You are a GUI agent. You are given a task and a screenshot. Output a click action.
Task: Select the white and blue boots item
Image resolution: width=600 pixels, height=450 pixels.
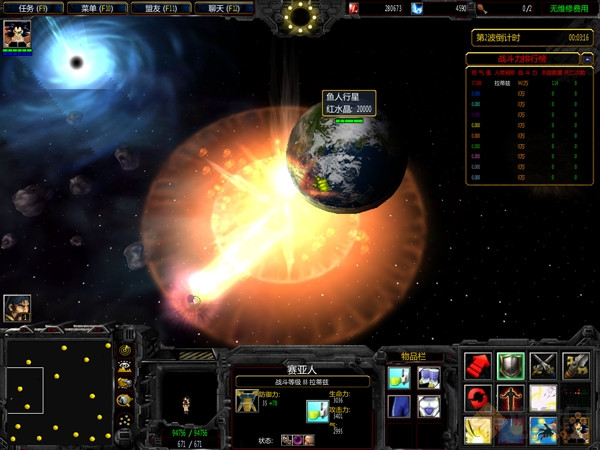coord(429,377)
